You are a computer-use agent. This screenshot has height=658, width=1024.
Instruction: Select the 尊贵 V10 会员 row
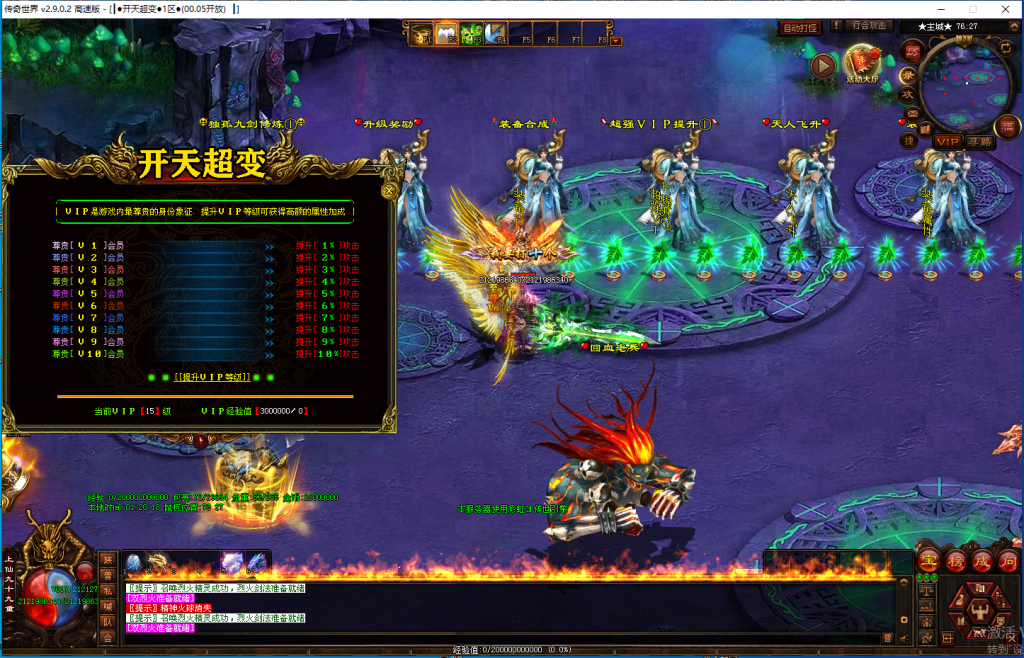pos(88,354)
